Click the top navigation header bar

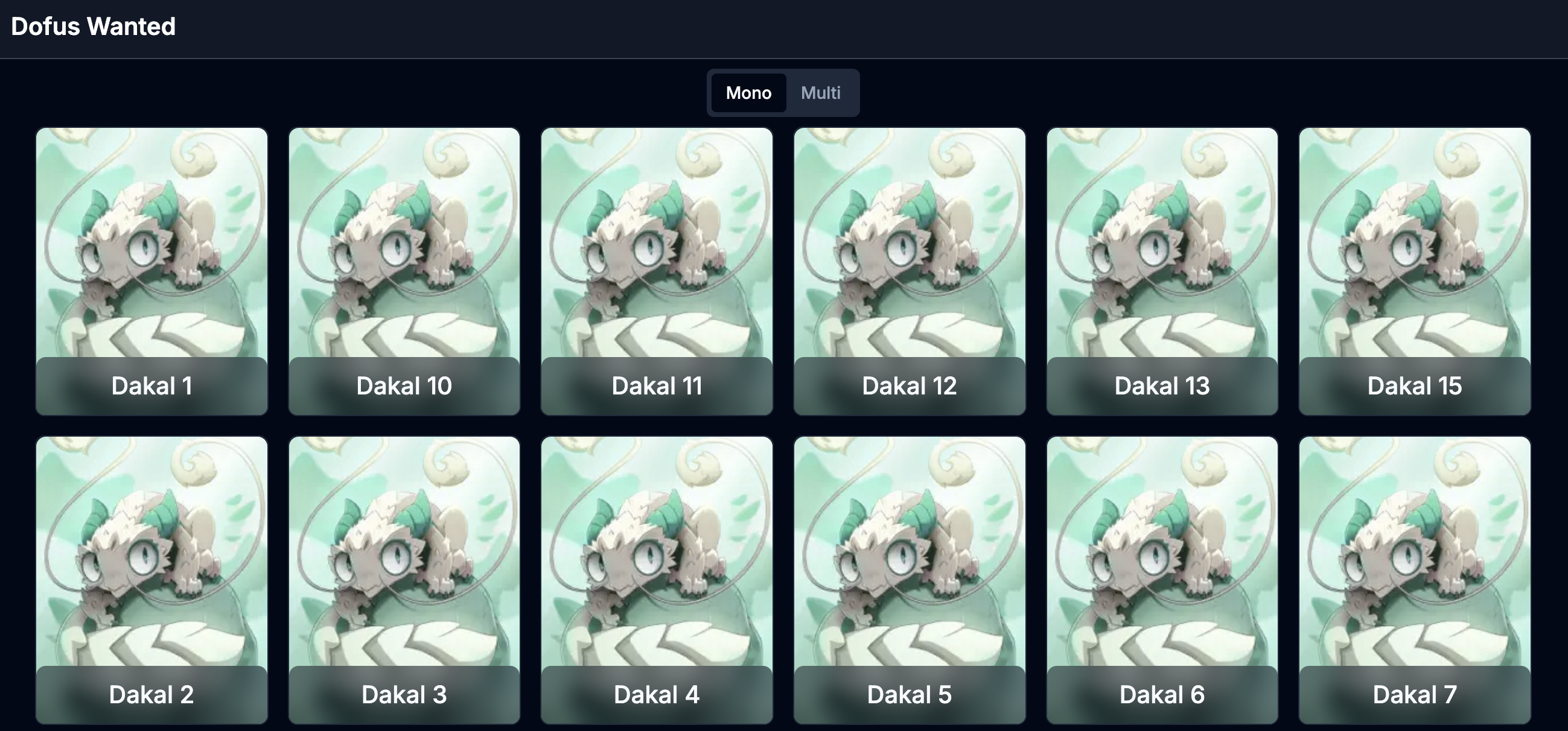(784, 28)
